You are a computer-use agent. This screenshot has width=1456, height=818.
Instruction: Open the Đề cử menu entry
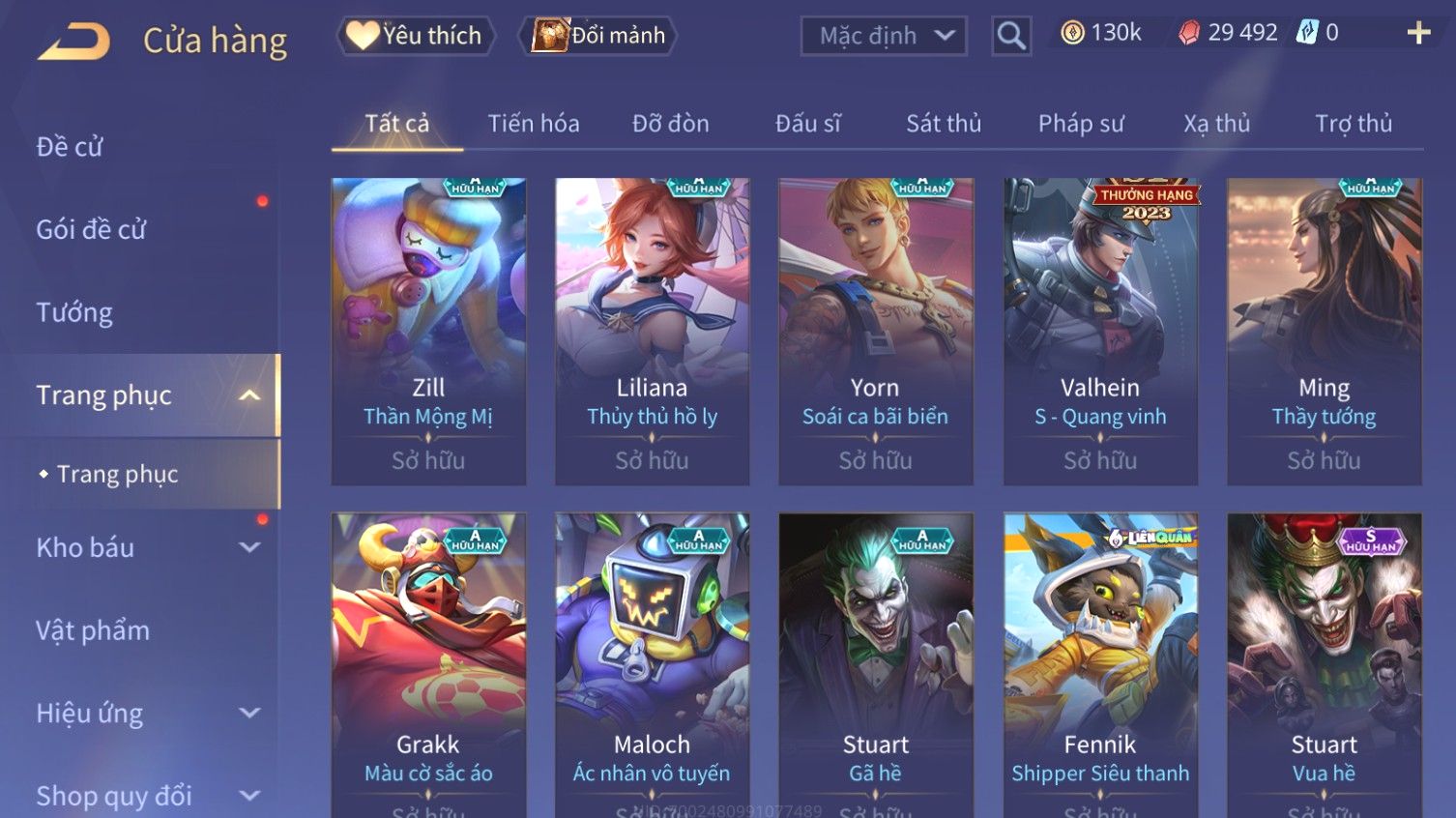[x=70, y=147]
